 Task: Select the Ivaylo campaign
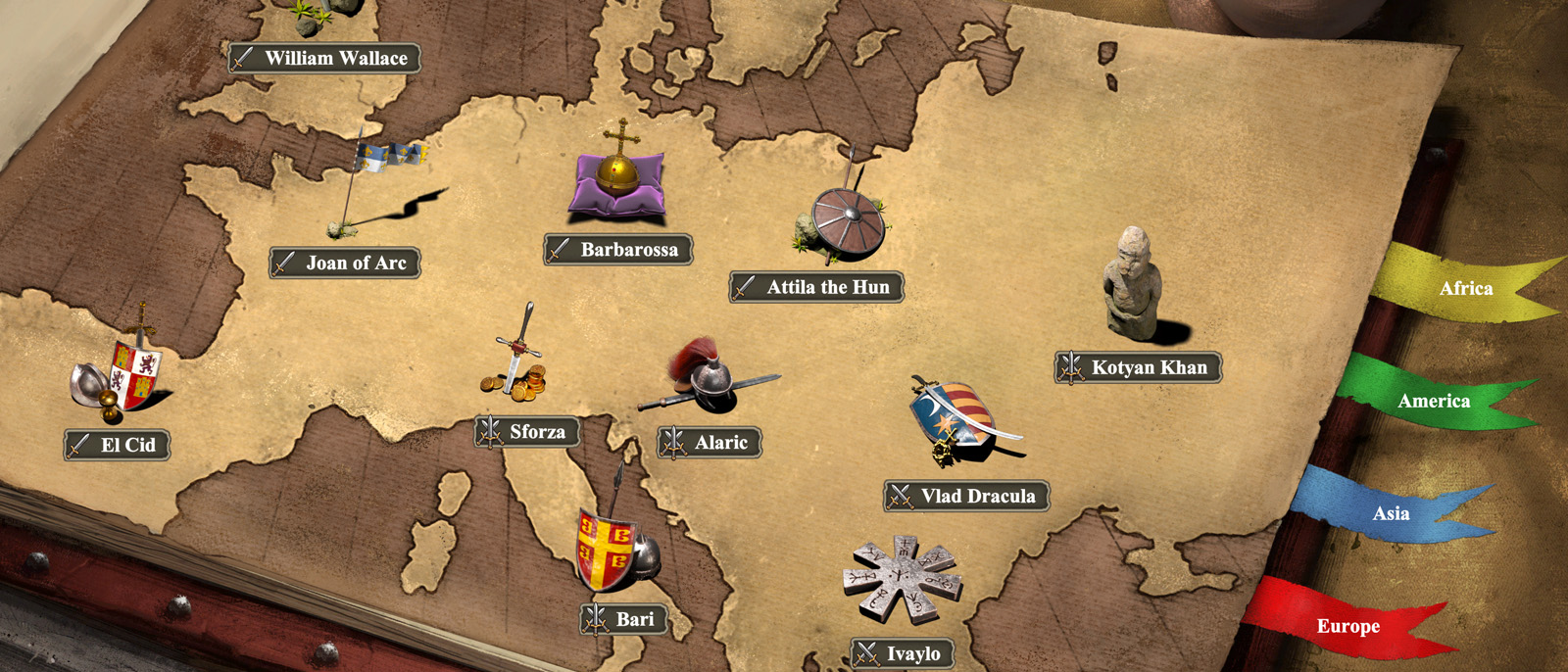tap(903, 653)
